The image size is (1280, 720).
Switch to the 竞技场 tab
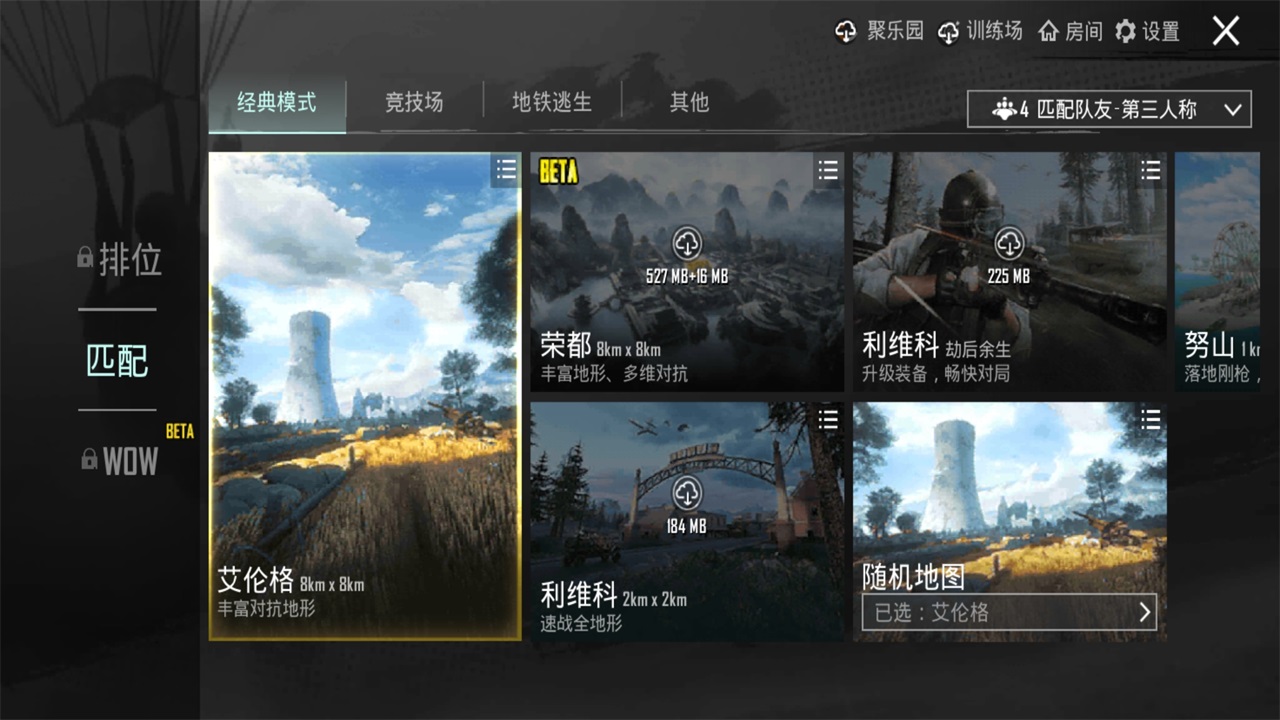coord(413,103)
